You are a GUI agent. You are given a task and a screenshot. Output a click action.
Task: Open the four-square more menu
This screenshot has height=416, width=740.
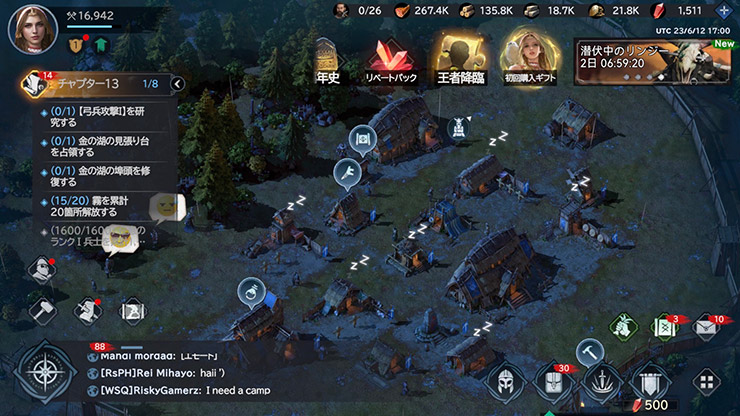click(x=706, y=383)
